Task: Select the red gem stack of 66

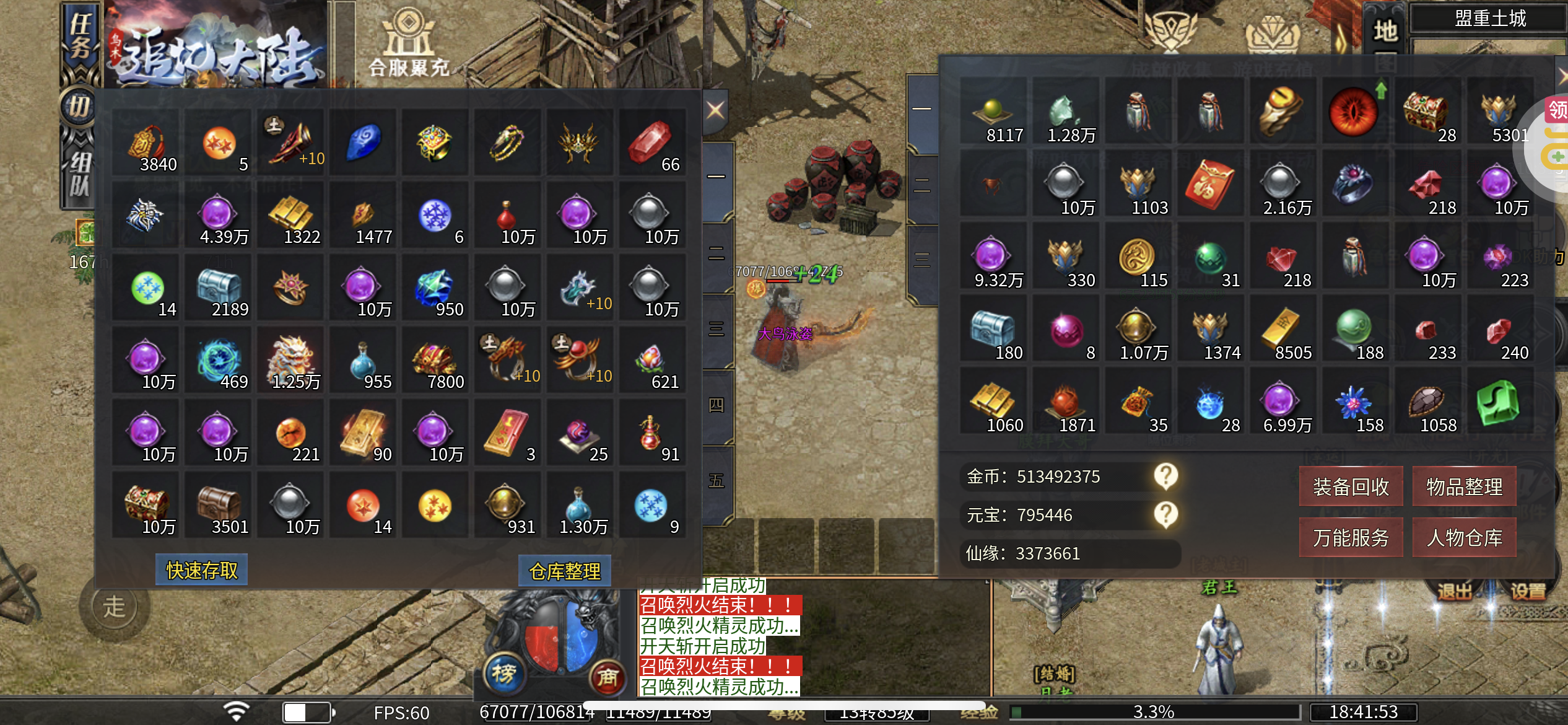Action: point(652,144)
